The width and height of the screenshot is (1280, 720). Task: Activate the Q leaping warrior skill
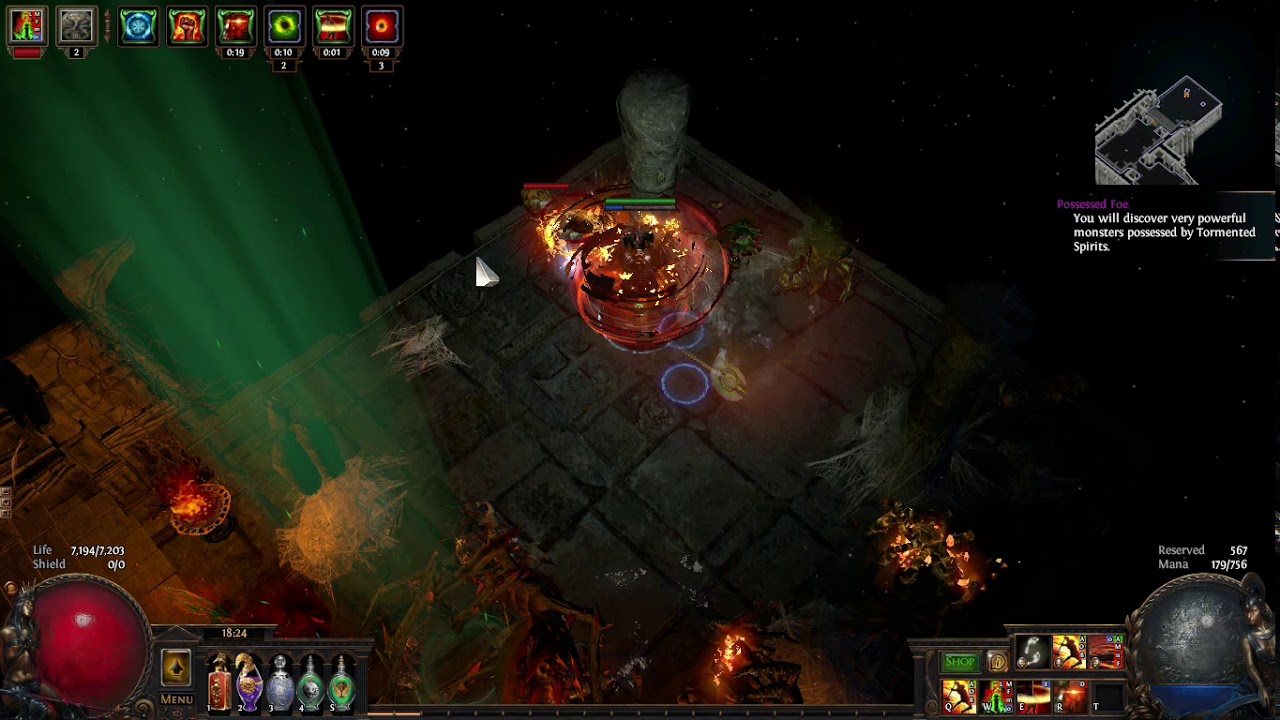point(958,696)
